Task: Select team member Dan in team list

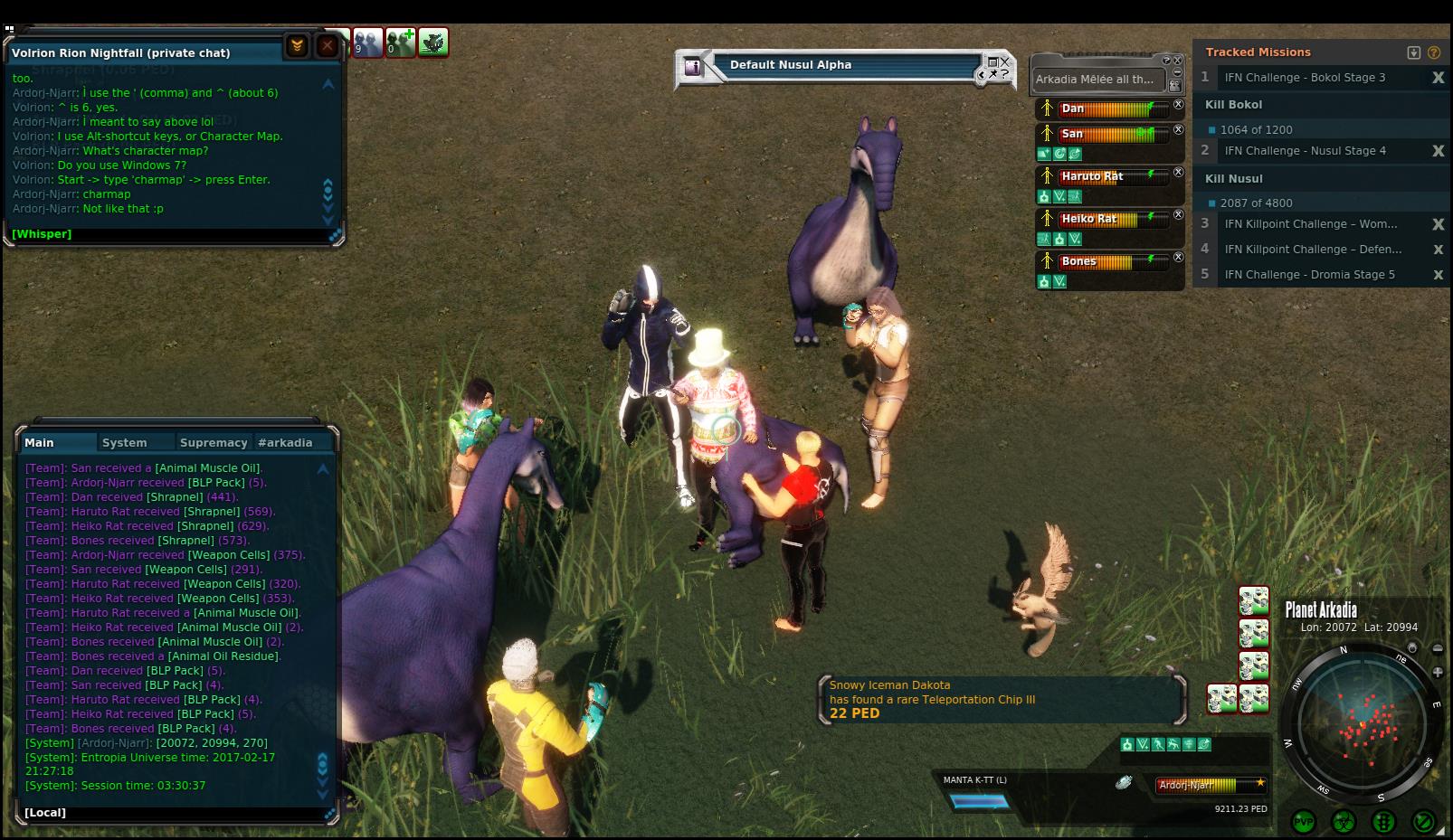Action: [x=1073, y=109]
